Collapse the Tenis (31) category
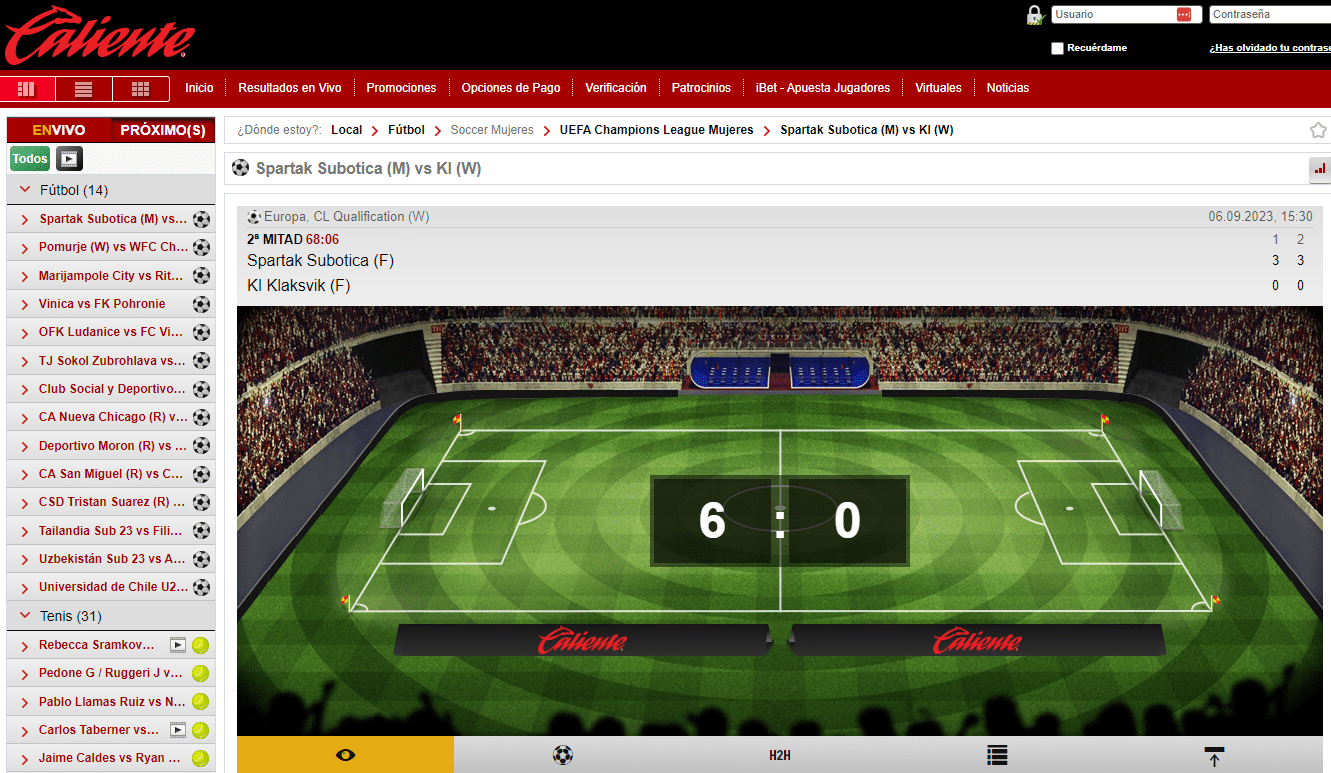1331x773 pixels. point(26,616)
